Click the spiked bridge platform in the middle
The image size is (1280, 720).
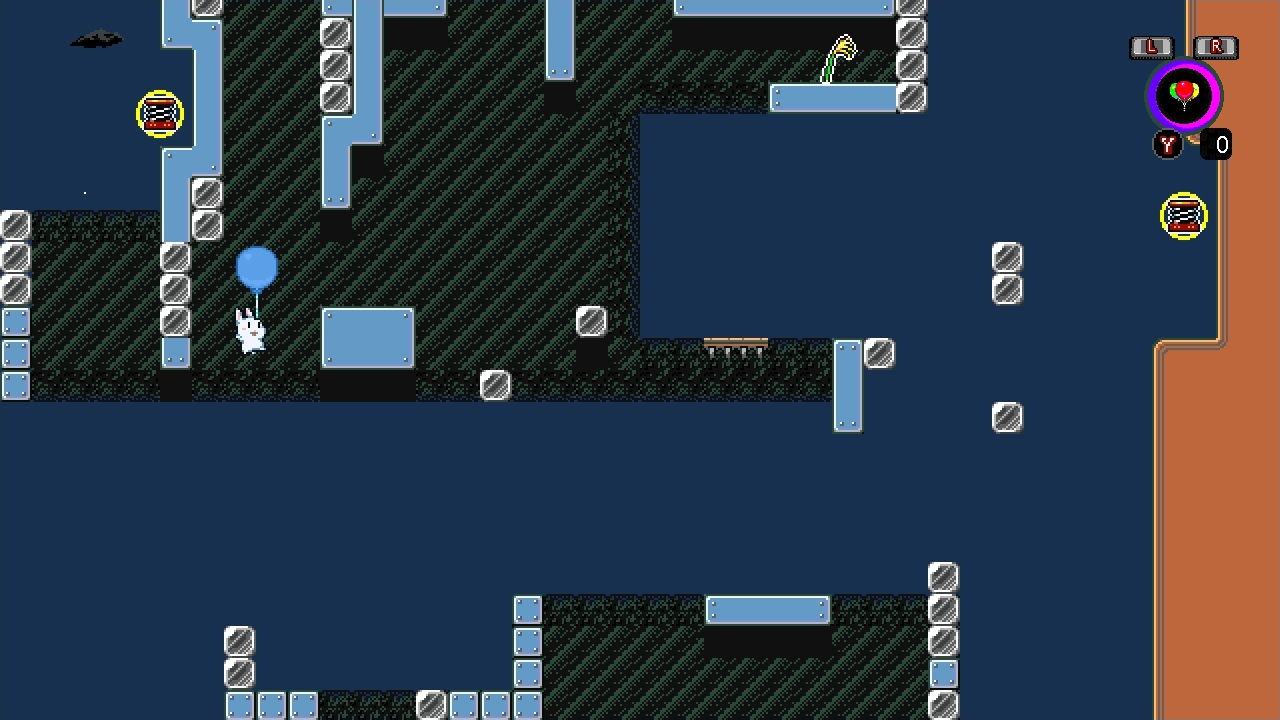737,347
